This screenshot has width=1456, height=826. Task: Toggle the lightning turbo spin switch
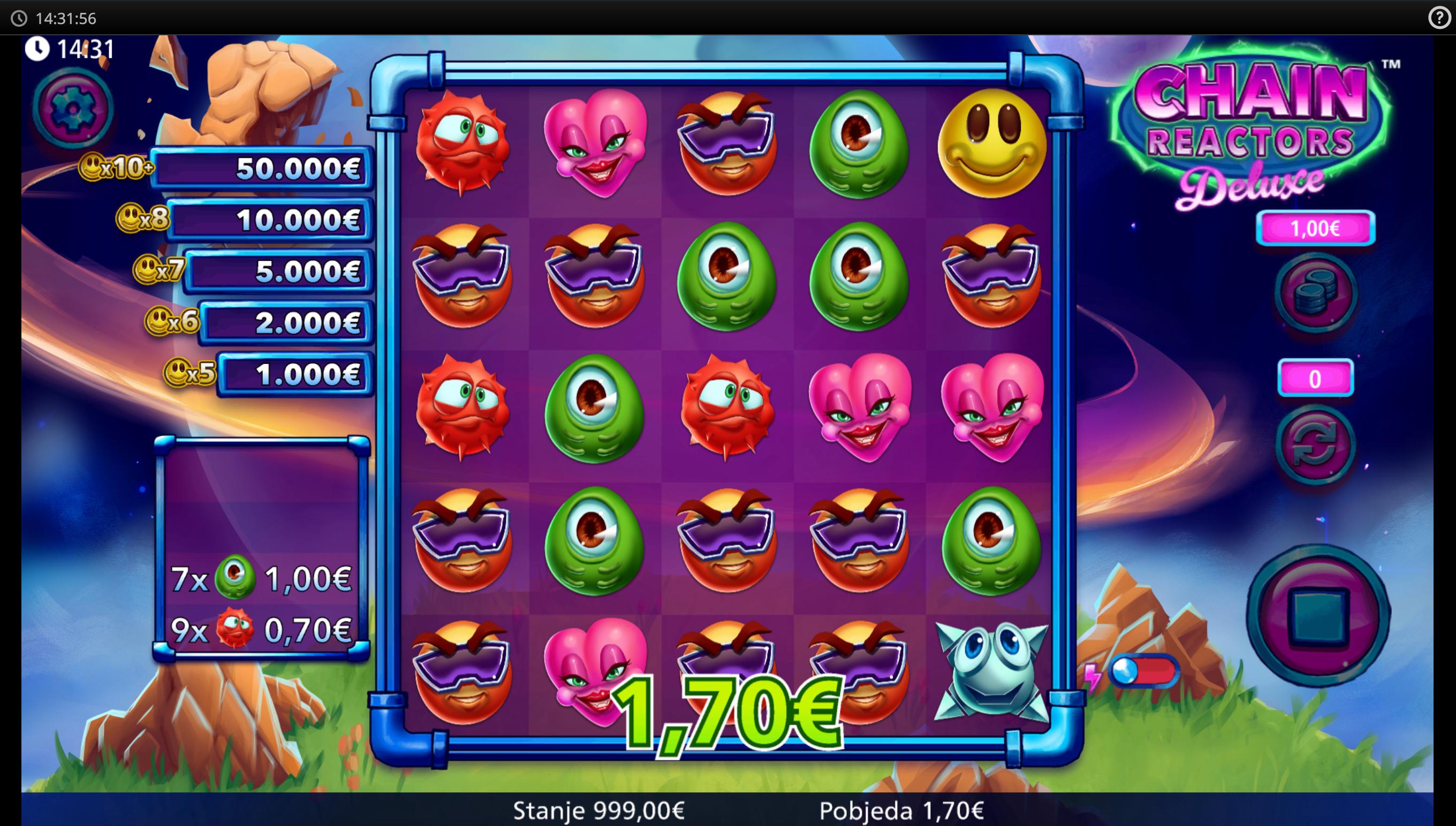[1142, 672]
